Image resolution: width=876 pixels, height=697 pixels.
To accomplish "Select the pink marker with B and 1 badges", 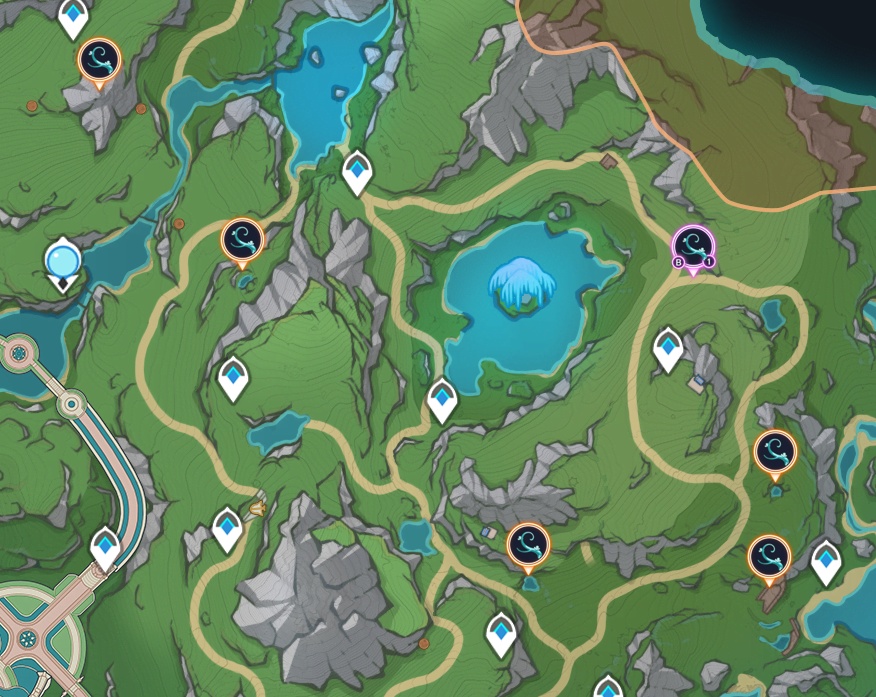I will click(x=692, y=246).
